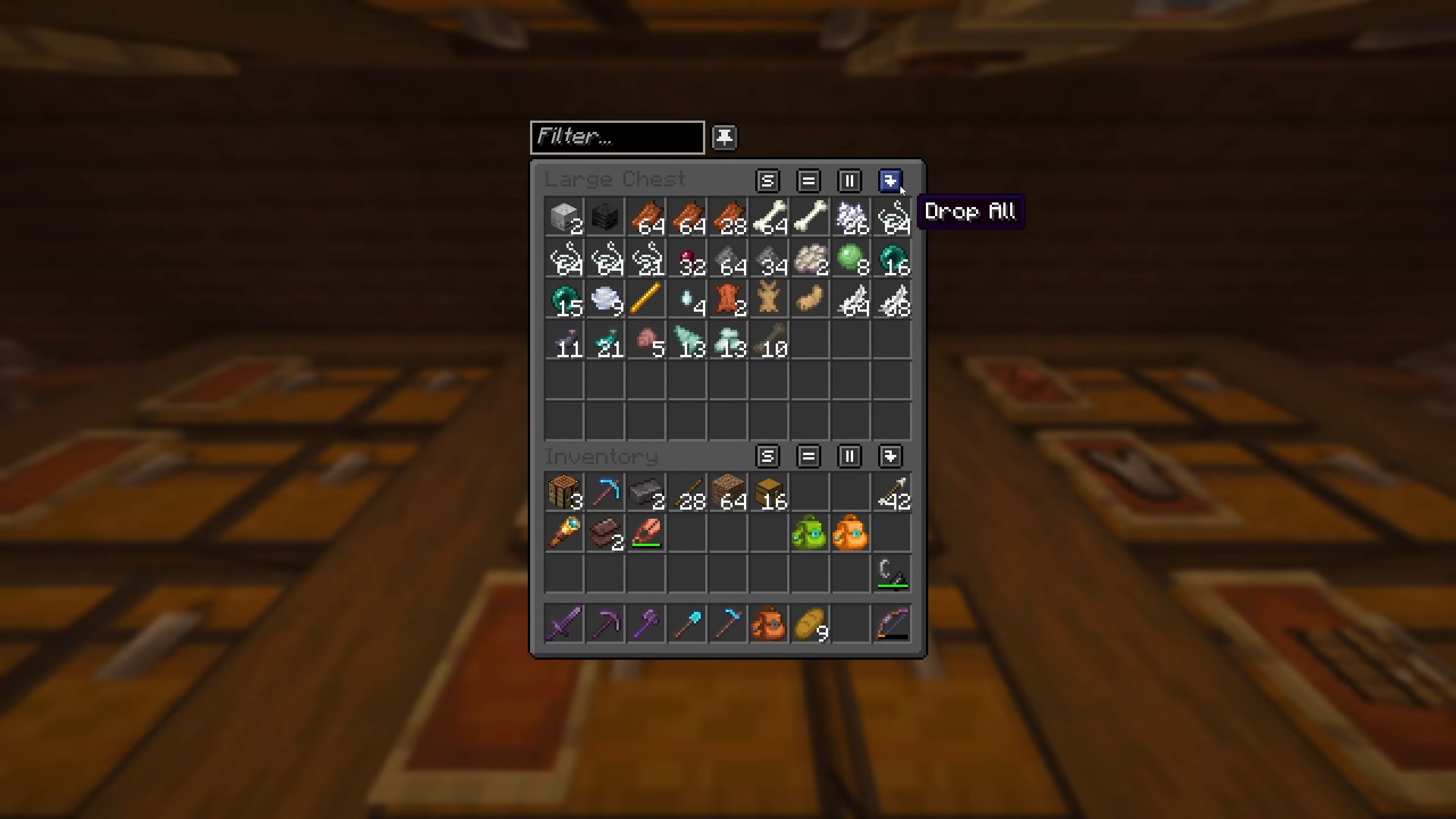1456x819 pixels.
Task: Select the skeleton skull stack in the chest
Action: coord(564,218)
